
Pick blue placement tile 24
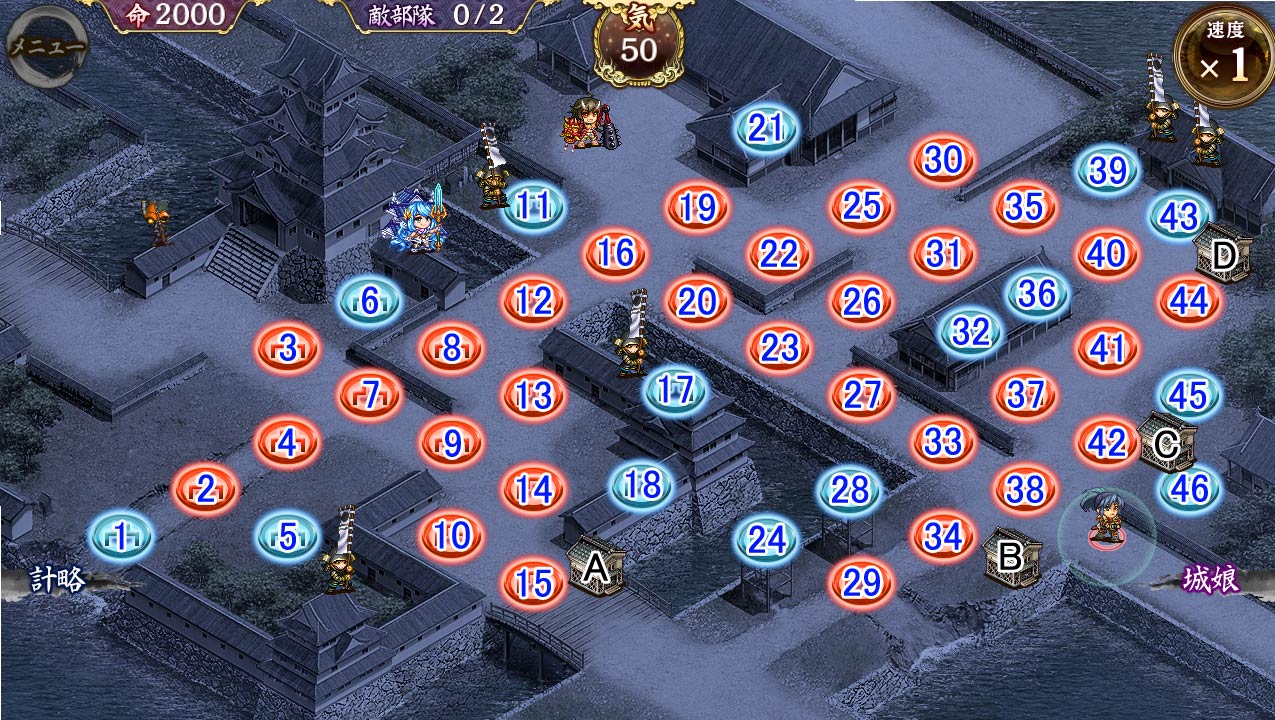coord(767,540)
